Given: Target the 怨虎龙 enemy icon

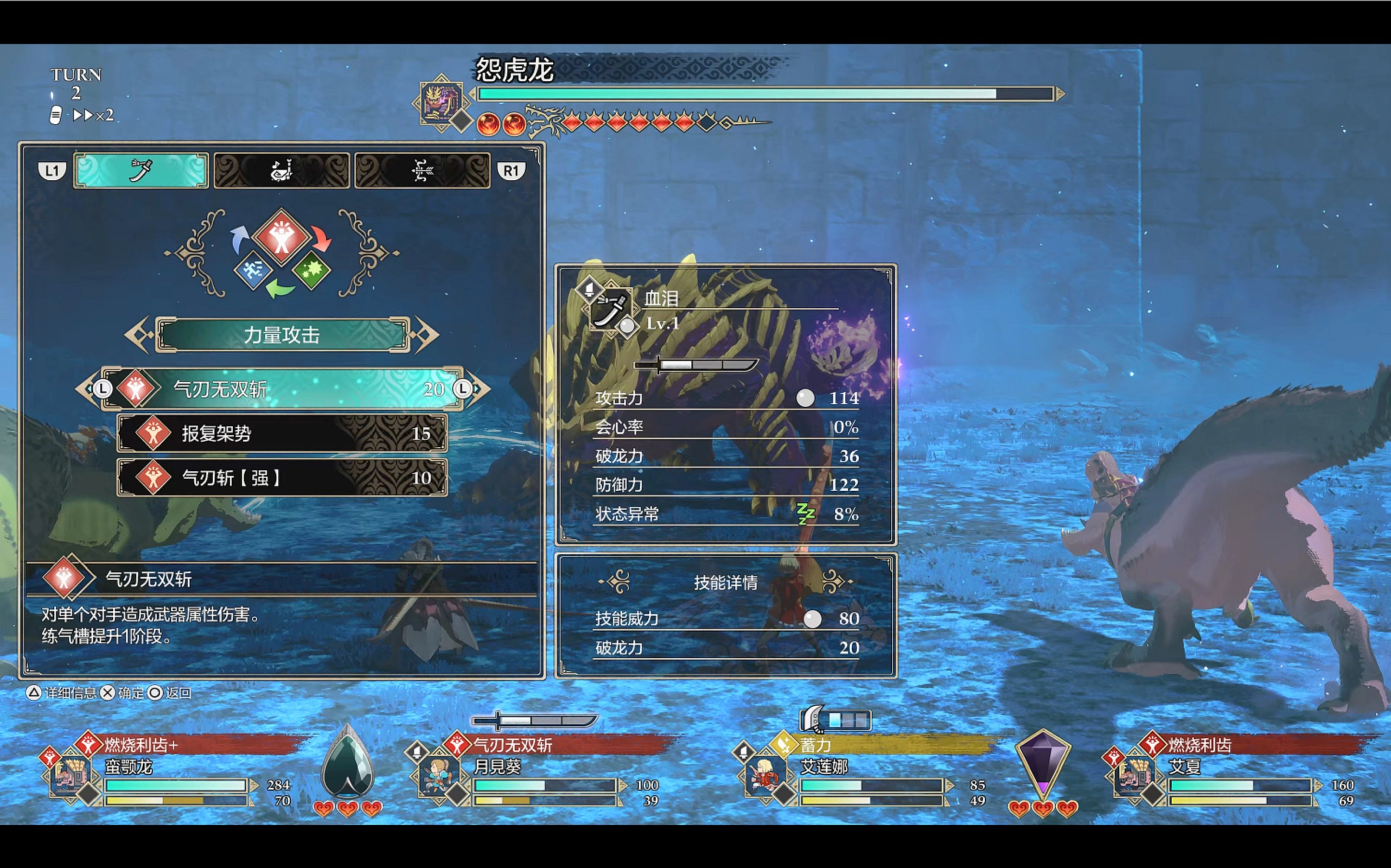Looking at the screenshot, I should [440, 102].
